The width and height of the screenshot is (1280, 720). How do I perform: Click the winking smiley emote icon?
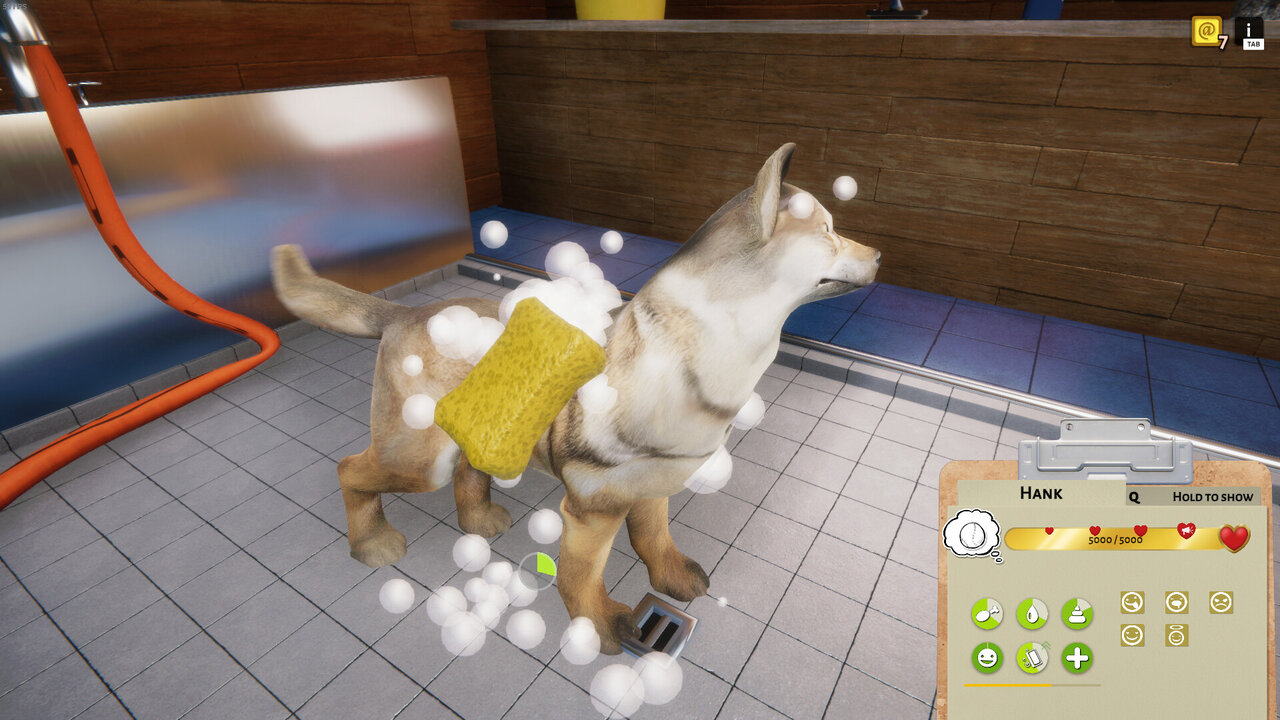point(1132,635)
